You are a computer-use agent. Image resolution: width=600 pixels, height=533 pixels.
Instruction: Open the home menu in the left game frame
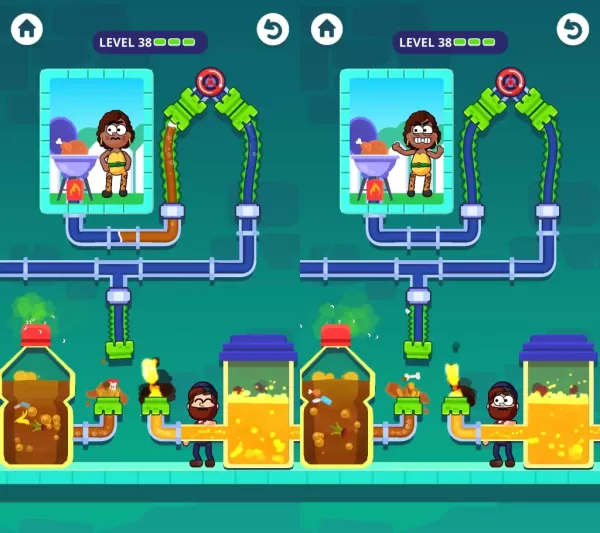point(27,29)
